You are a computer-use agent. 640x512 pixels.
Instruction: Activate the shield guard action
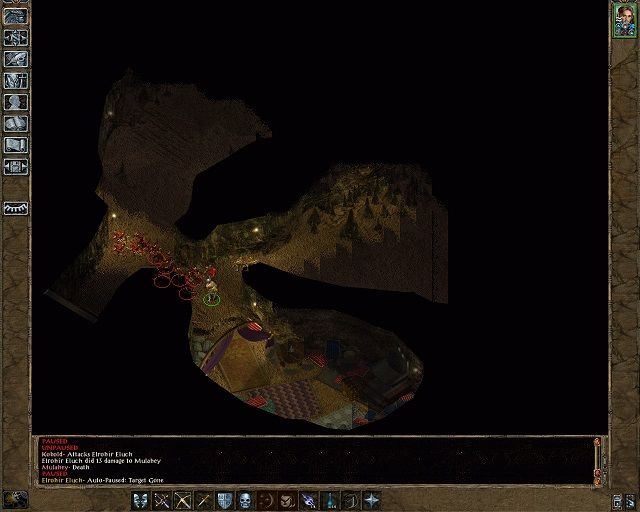pyautogui.click(x=226, y=500)
